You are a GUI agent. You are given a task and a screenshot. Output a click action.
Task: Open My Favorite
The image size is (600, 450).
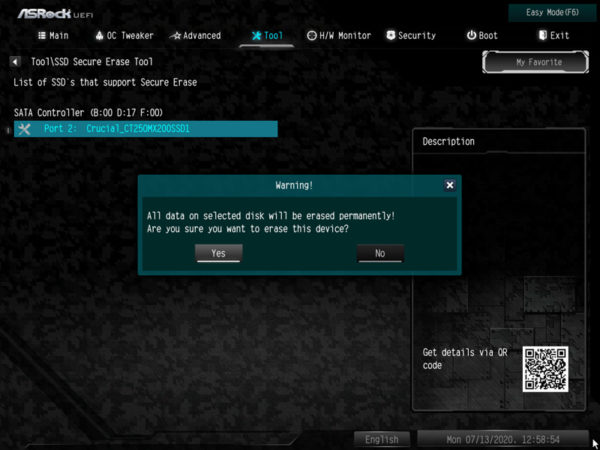(x=538, y=62)
